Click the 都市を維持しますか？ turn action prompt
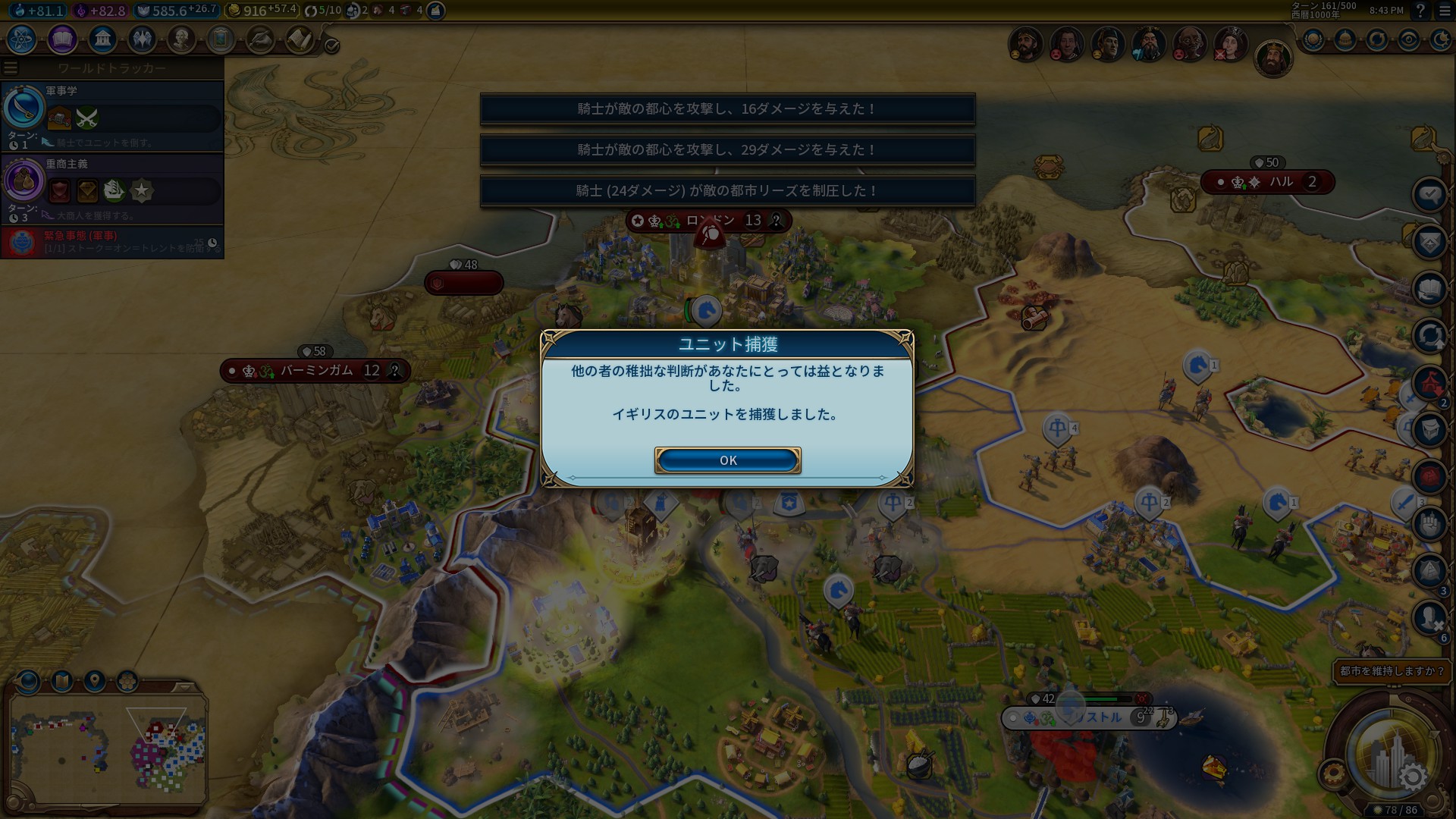This screenshot has height=819, width=1456. pos(1392,671)
